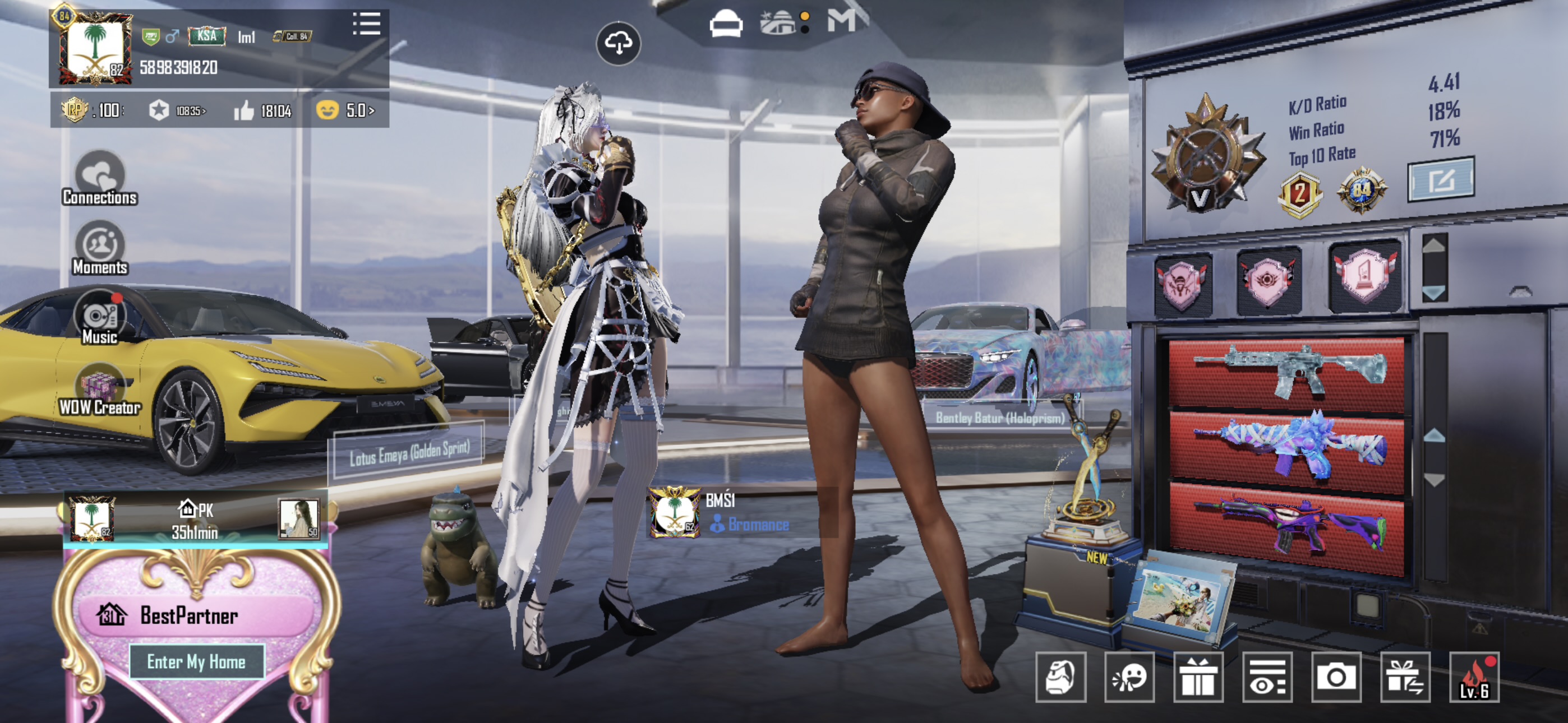
Task: Open the emote sticker button
Action: (x=1129, y=676)
